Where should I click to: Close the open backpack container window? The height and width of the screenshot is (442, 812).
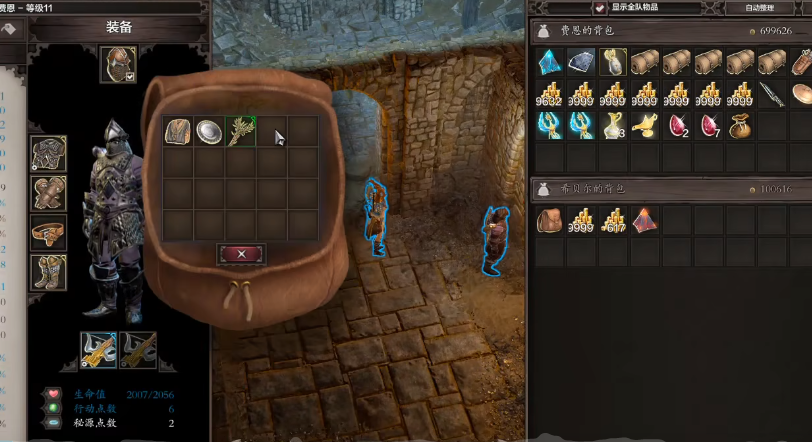241,254
